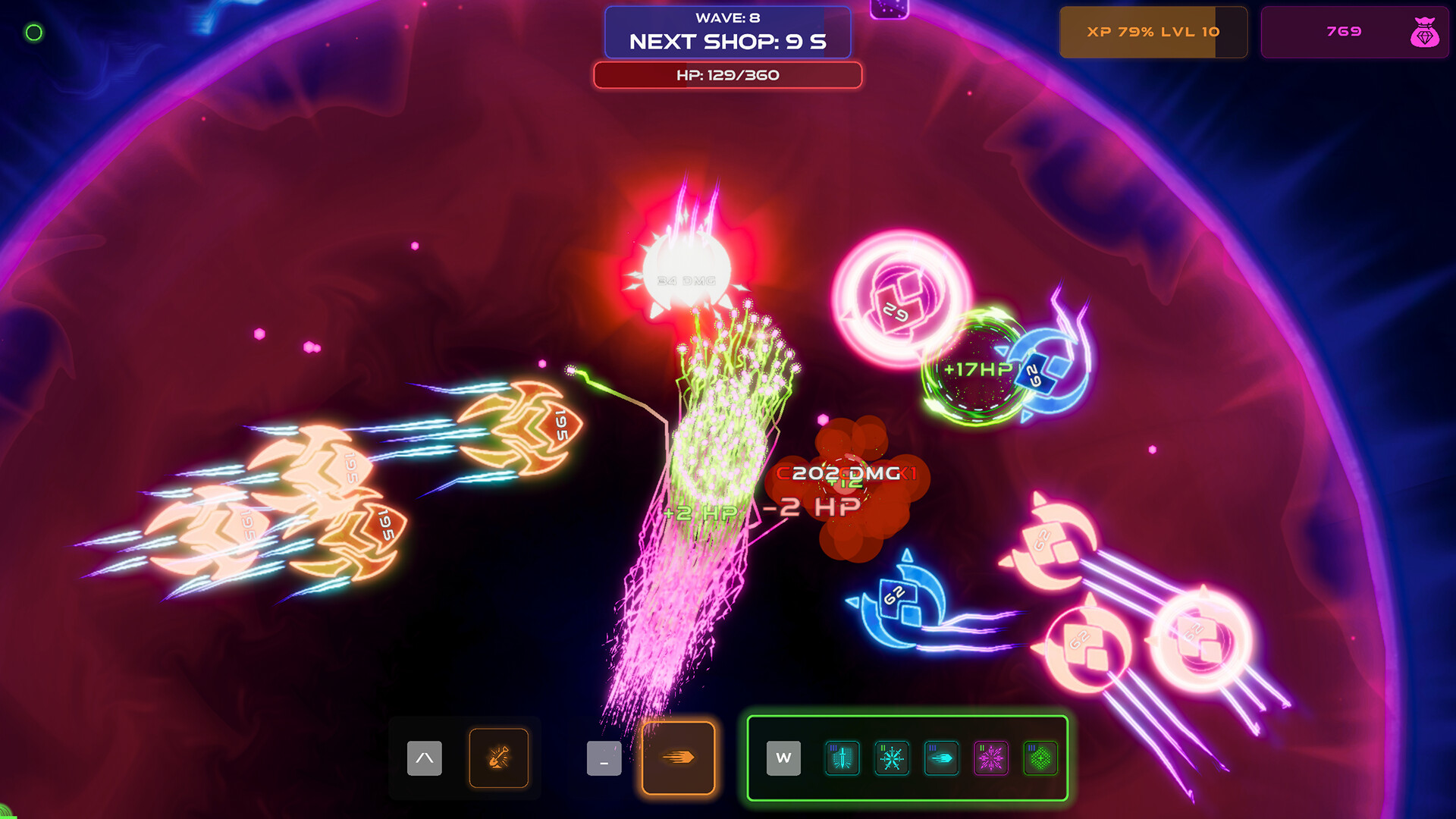Viewport: 1456px width, 819px height.
Task: Select the cyan sword weapon icon
Action: pyautogui.click(x=842, y=758)
